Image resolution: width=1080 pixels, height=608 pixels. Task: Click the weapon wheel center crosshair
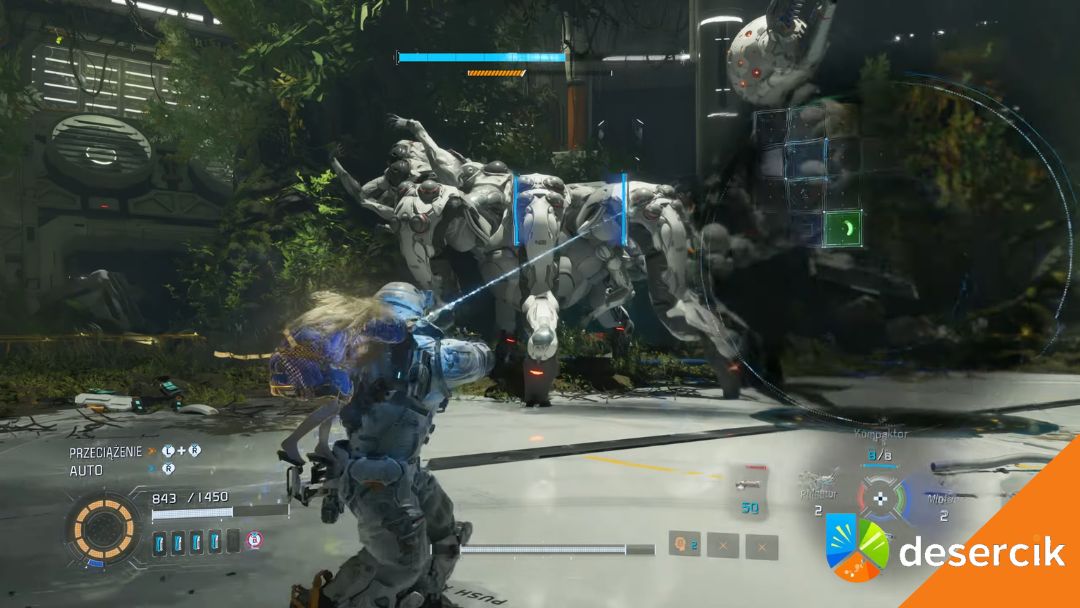coord(880,497)
